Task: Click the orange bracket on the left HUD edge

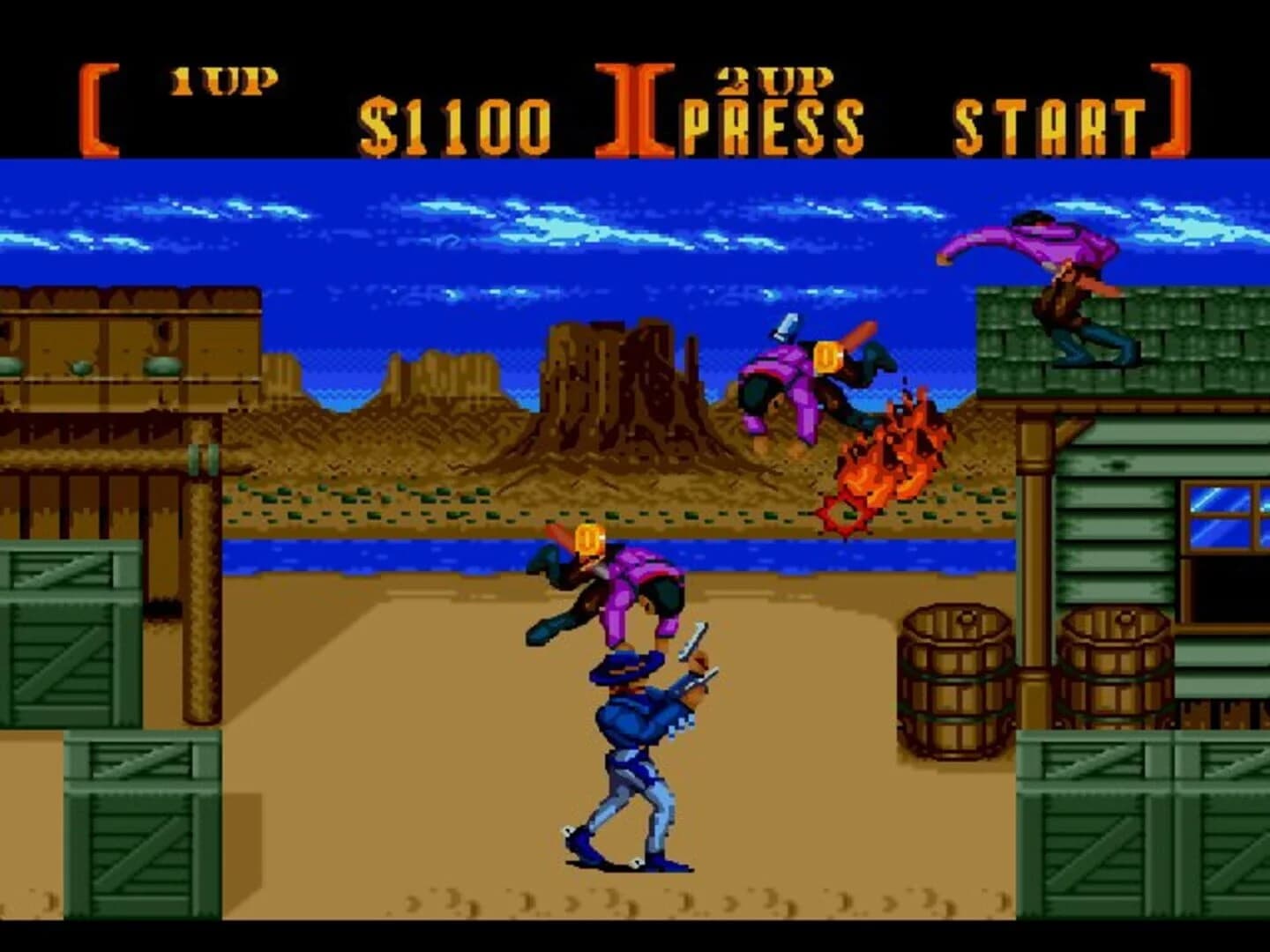Action: [x=97, y=106]
